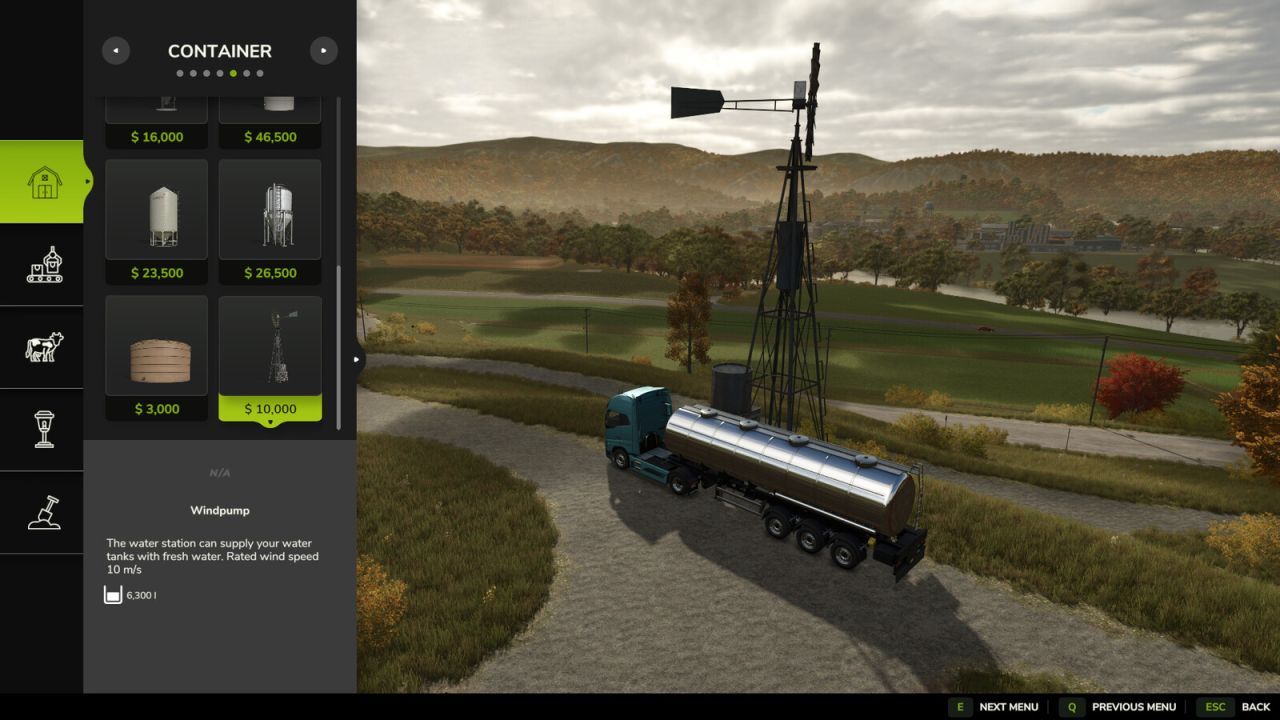The image size is (1280, 720).
Task: Go to the previous container category arrow
Action: click(x=116, y=51)
